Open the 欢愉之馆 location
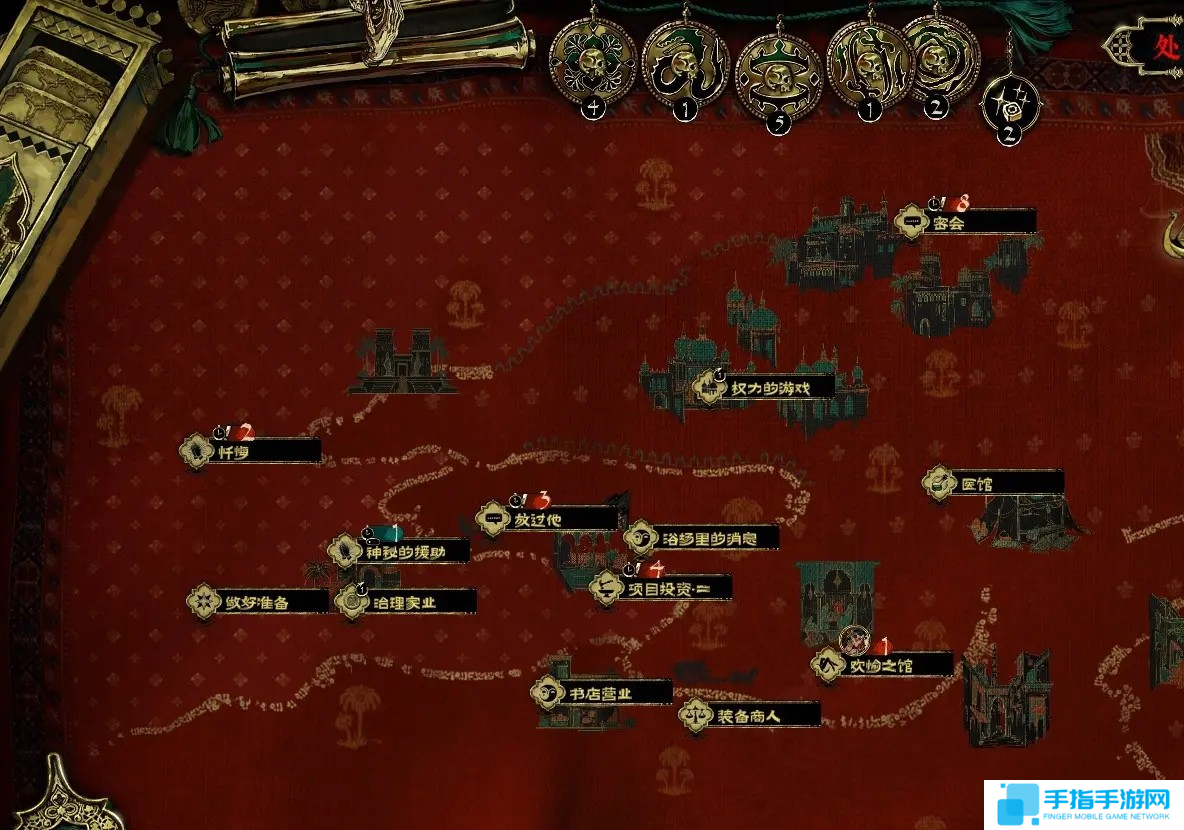This screenshot has height=830, width=1184. [x=880, y=664]
